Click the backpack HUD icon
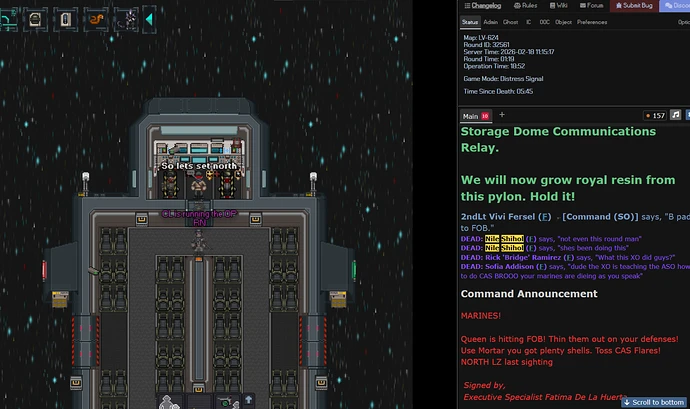Screen dimensions: 690x409 pyautogui.click(x=34, y=18)
